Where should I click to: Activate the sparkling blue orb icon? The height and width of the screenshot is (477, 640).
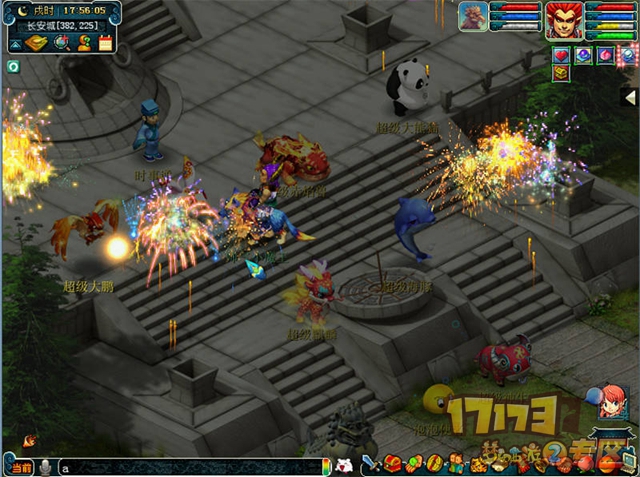click(627, 54)
